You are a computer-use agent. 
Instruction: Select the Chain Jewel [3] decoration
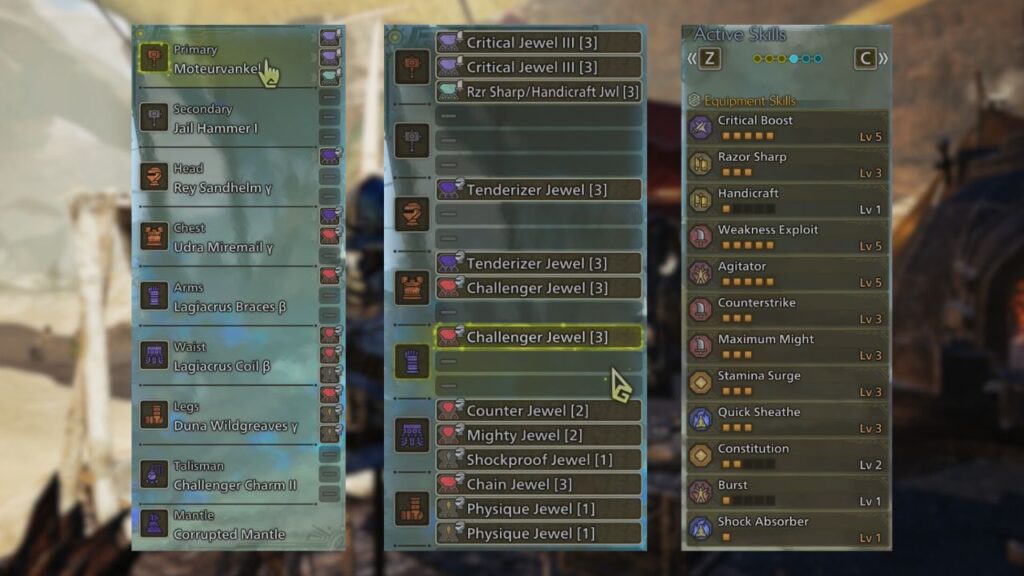click(x=538, y=484)
